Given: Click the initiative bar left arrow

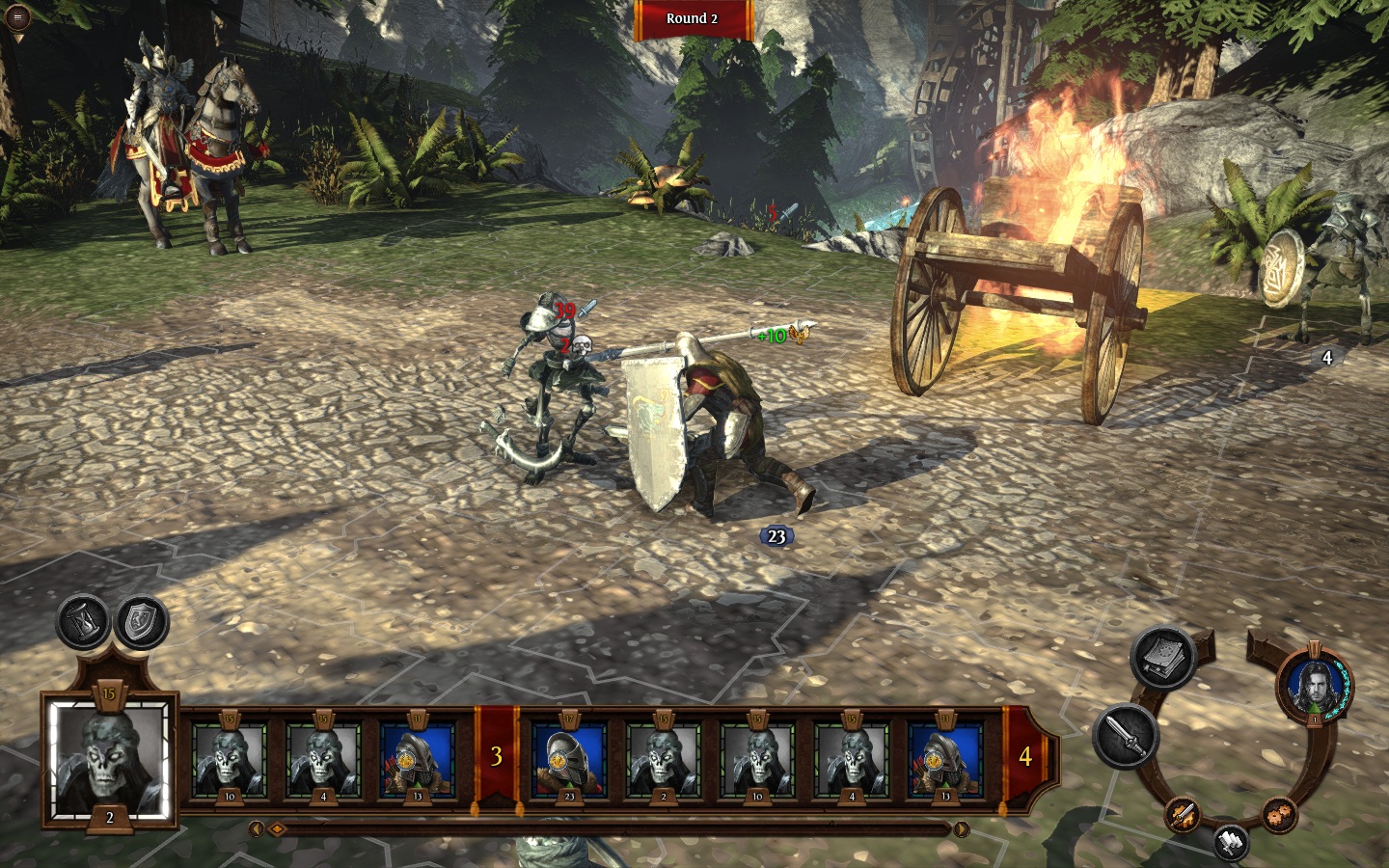Looking at the screenshot, I should coord(257,829).
